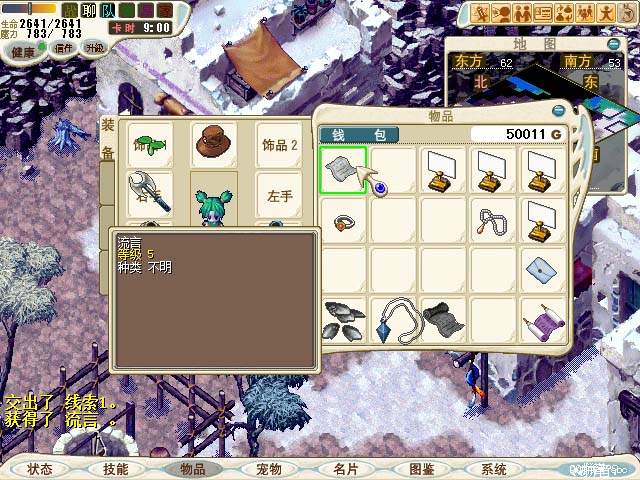Select the white bead necklace item
The image size is (640, 480).
[x=494, y=220]
